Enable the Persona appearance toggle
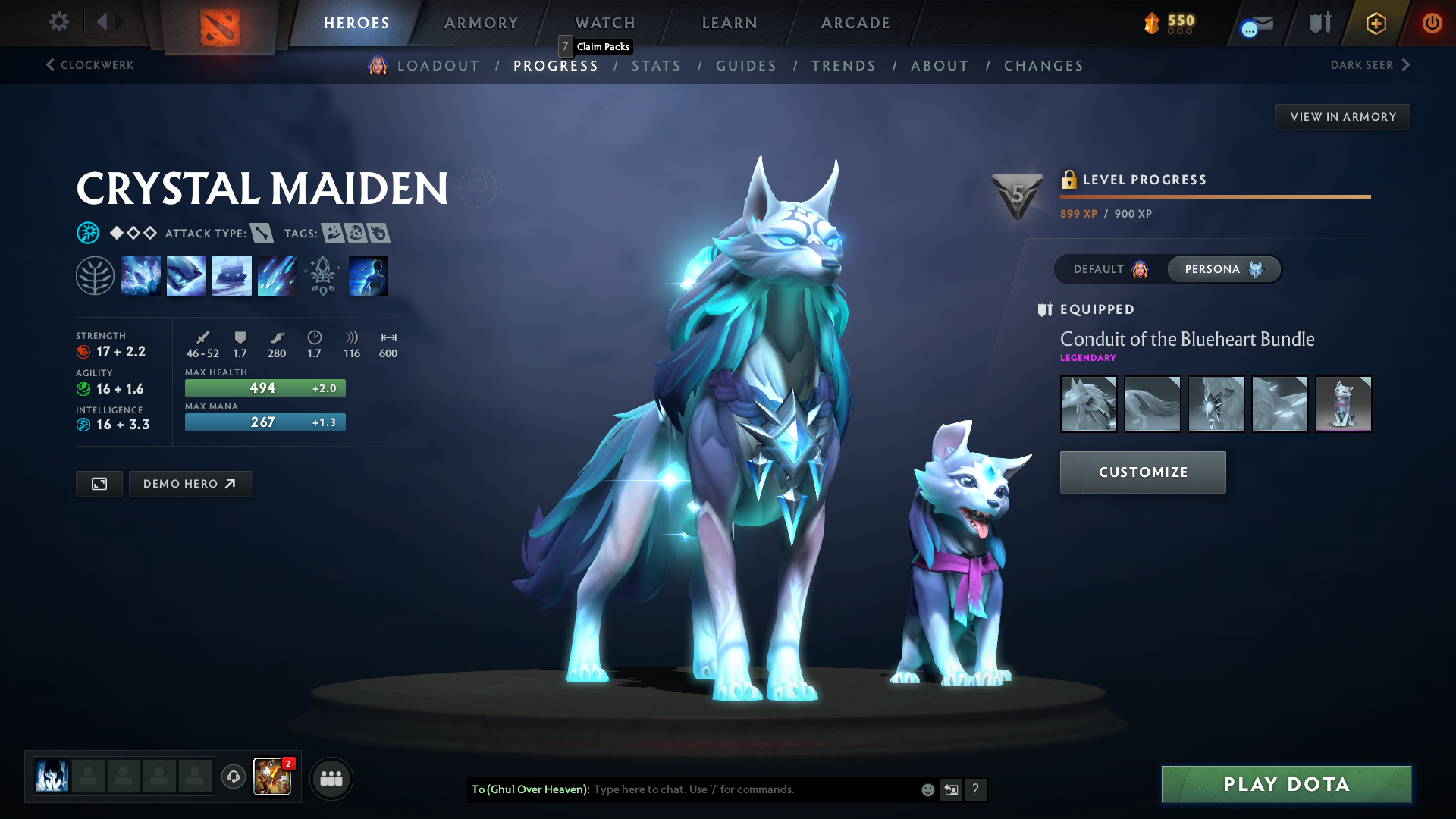 pyautogui.click(x=1223, y=269)
